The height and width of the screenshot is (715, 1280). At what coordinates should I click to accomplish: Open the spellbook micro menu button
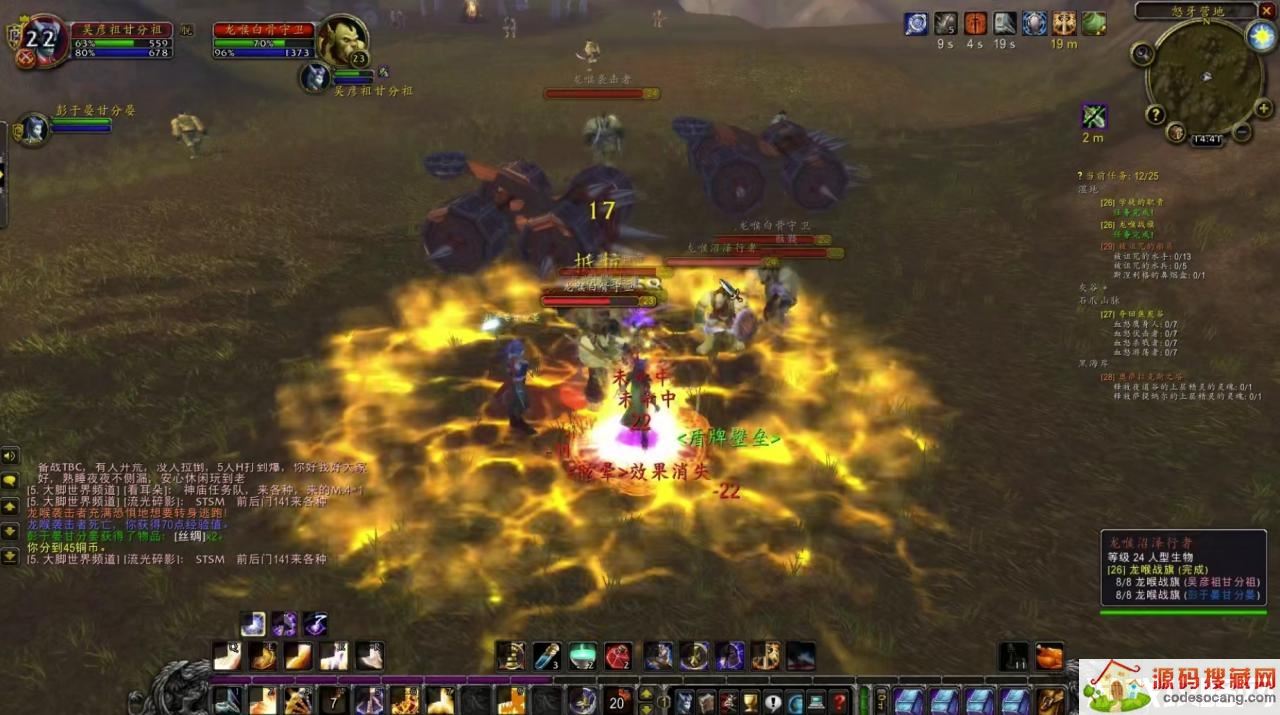pos(707,701)
